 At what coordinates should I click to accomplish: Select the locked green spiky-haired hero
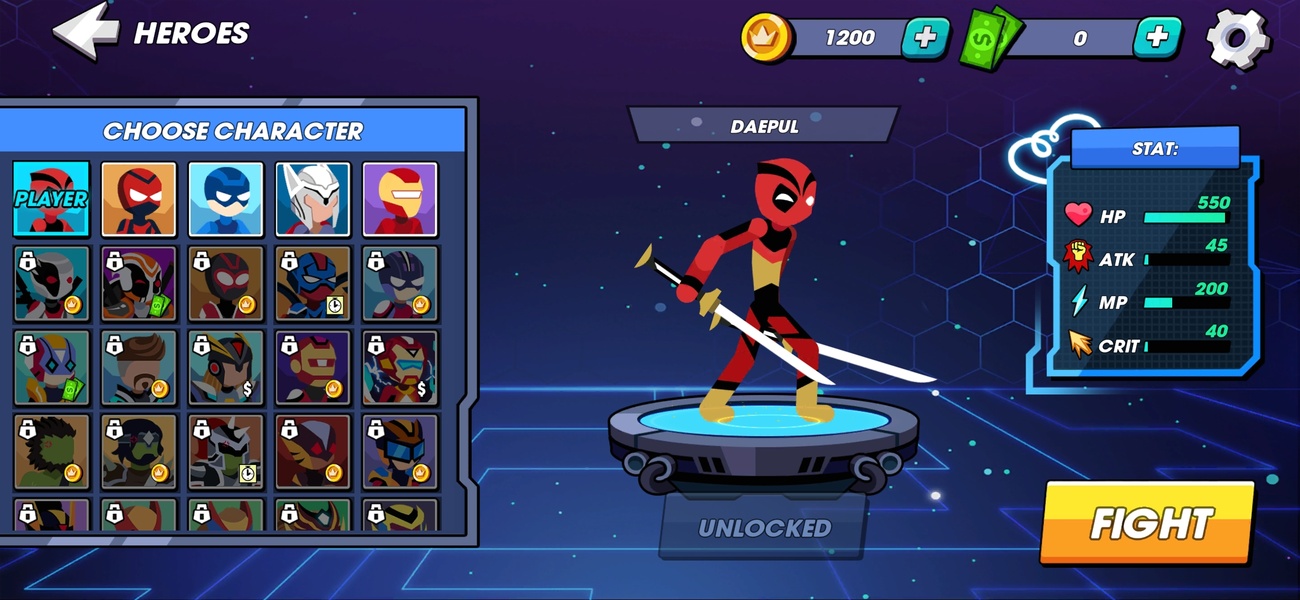point(51,451)
